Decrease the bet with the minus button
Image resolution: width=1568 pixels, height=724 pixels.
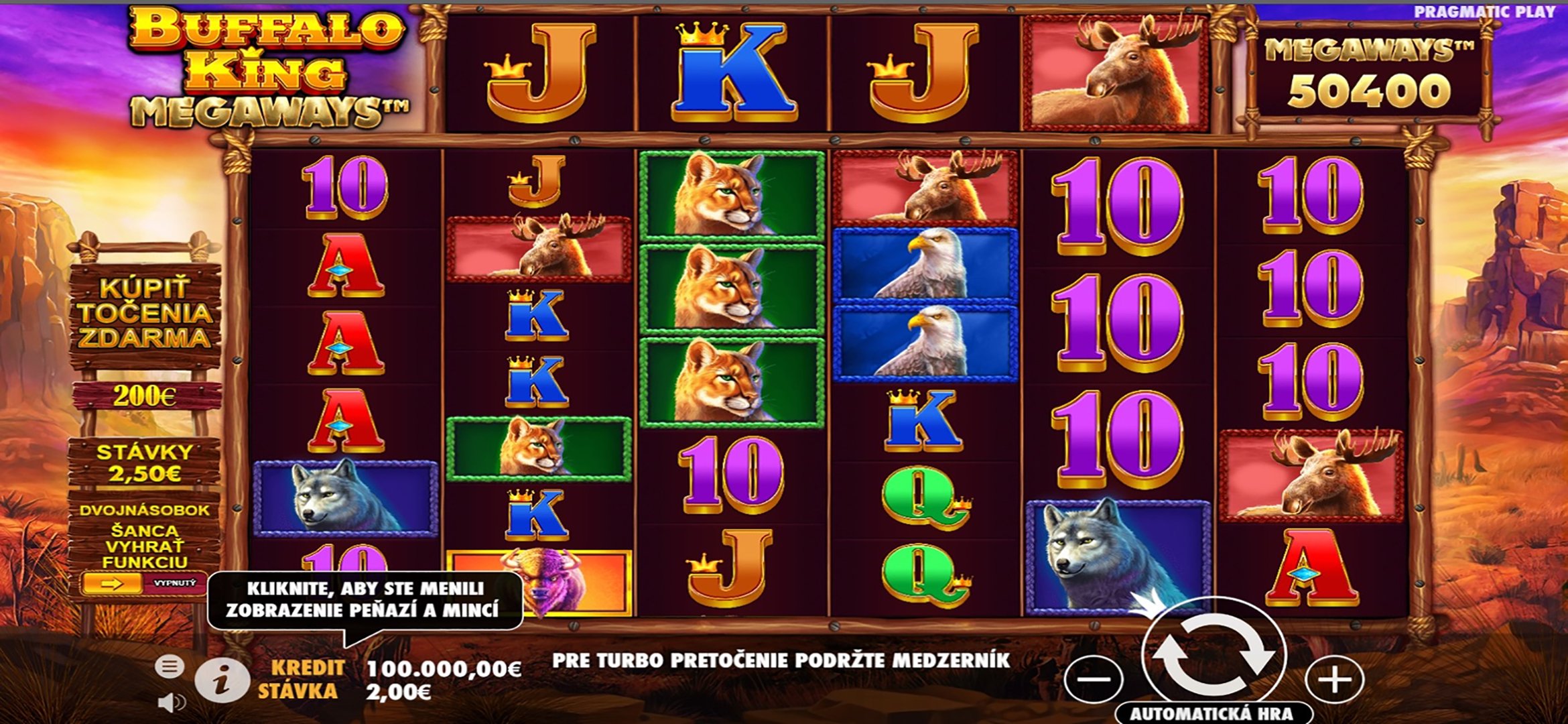click(1094, 680)
